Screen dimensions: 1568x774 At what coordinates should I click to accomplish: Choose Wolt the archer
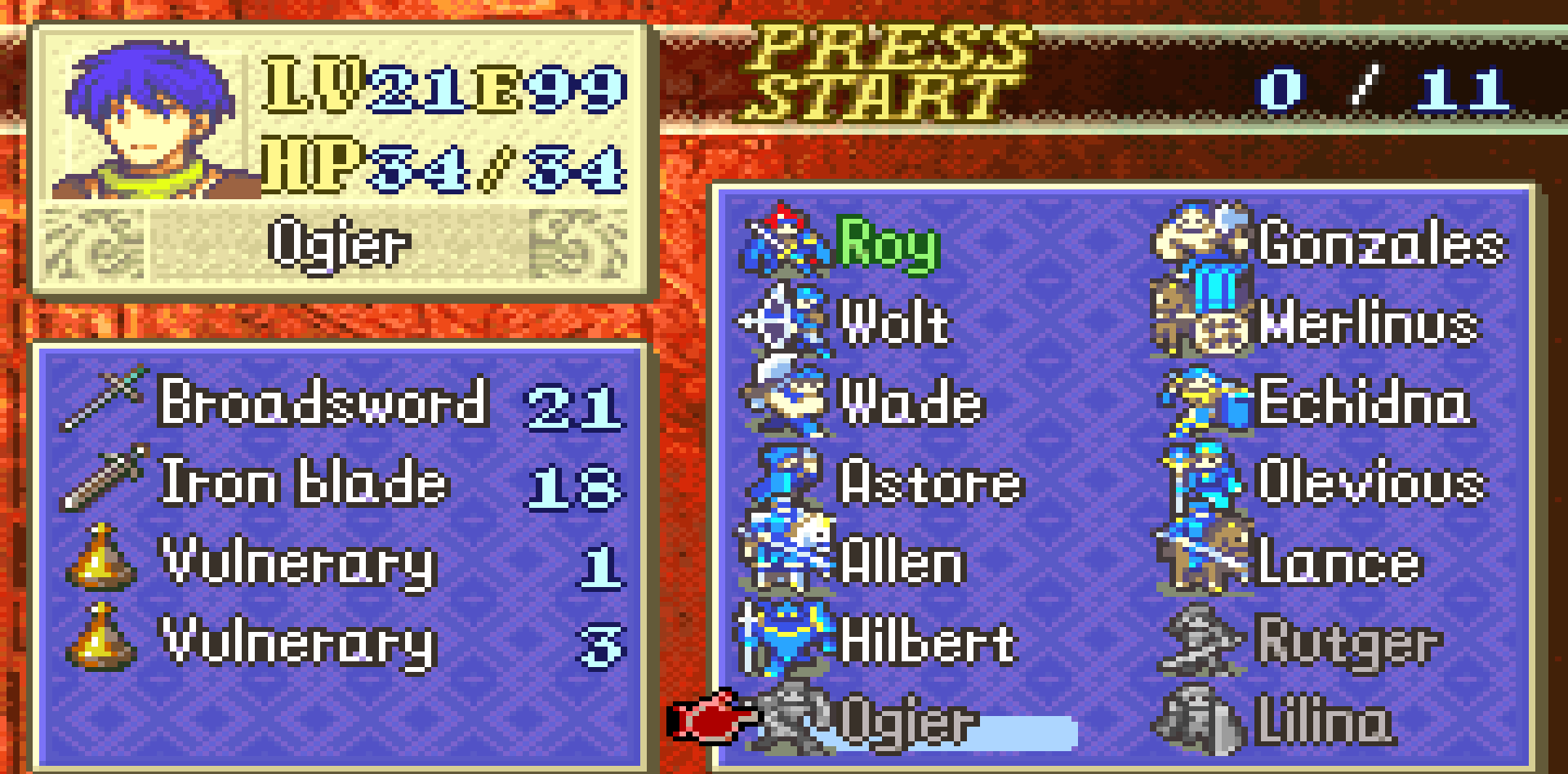(x=893, y=322)
